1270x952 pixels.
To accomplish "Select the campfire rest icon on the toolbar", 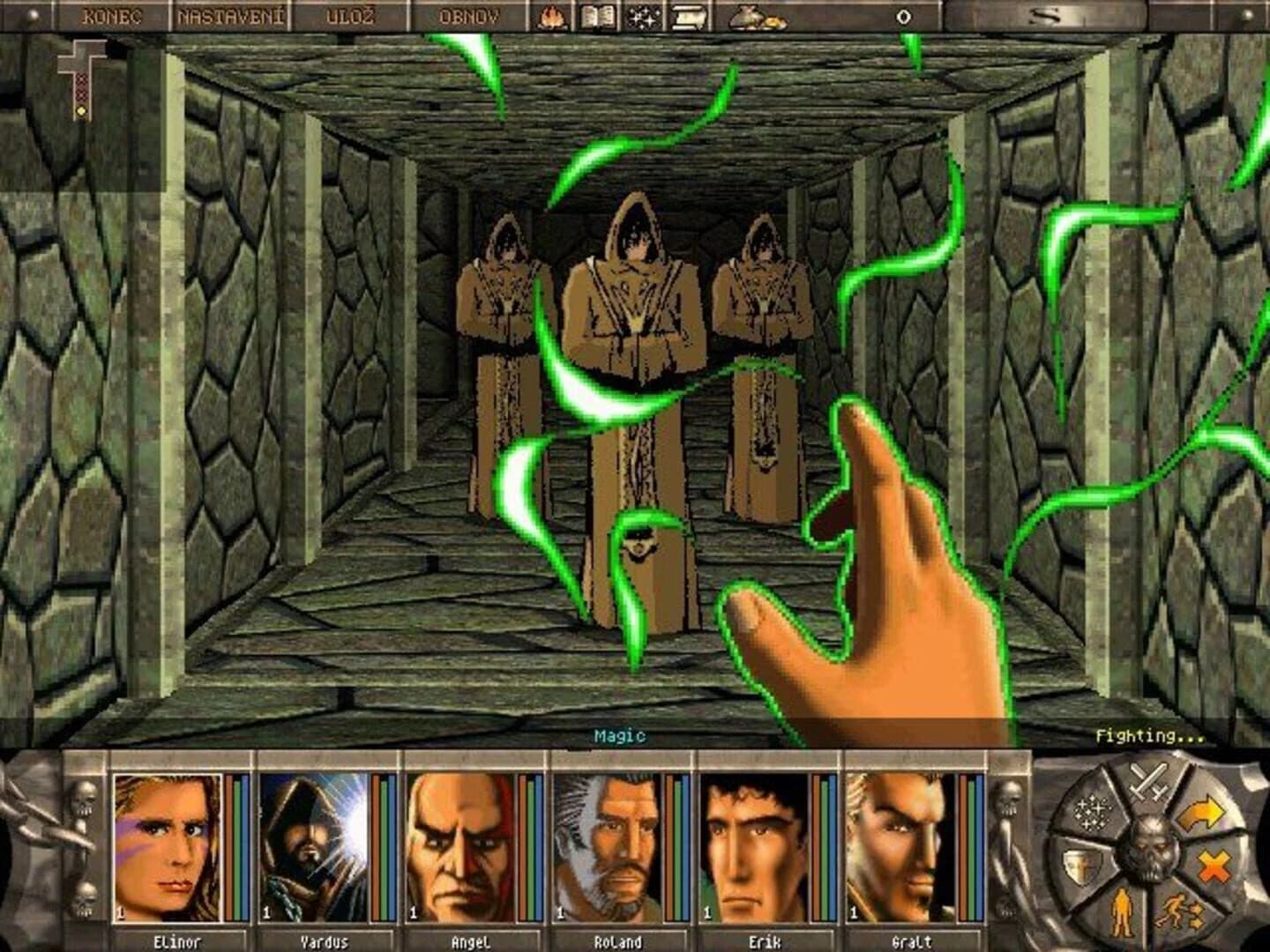I will (x=552, y=16).
